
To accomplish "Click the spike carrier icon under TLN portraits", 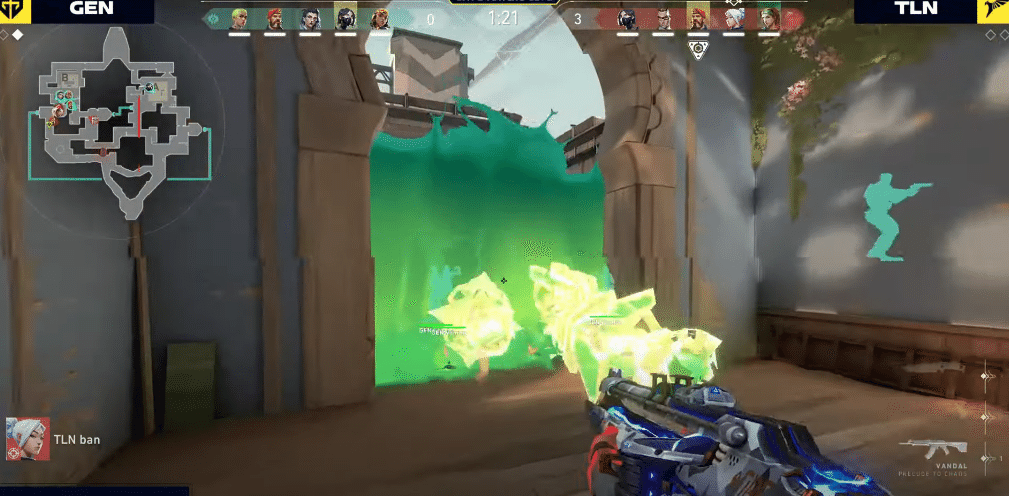I will point(699,50).
